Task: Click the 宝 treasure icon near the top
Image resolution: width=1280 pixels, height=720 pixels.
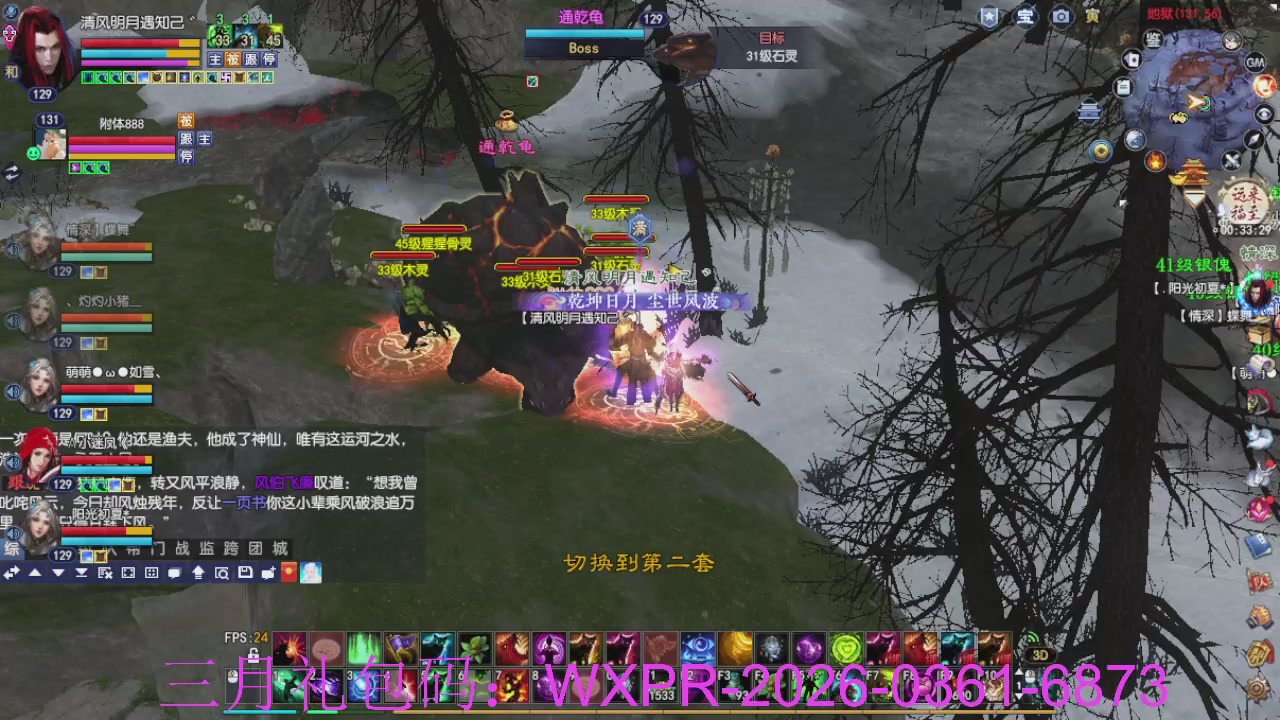Action: coord(1024,15)
